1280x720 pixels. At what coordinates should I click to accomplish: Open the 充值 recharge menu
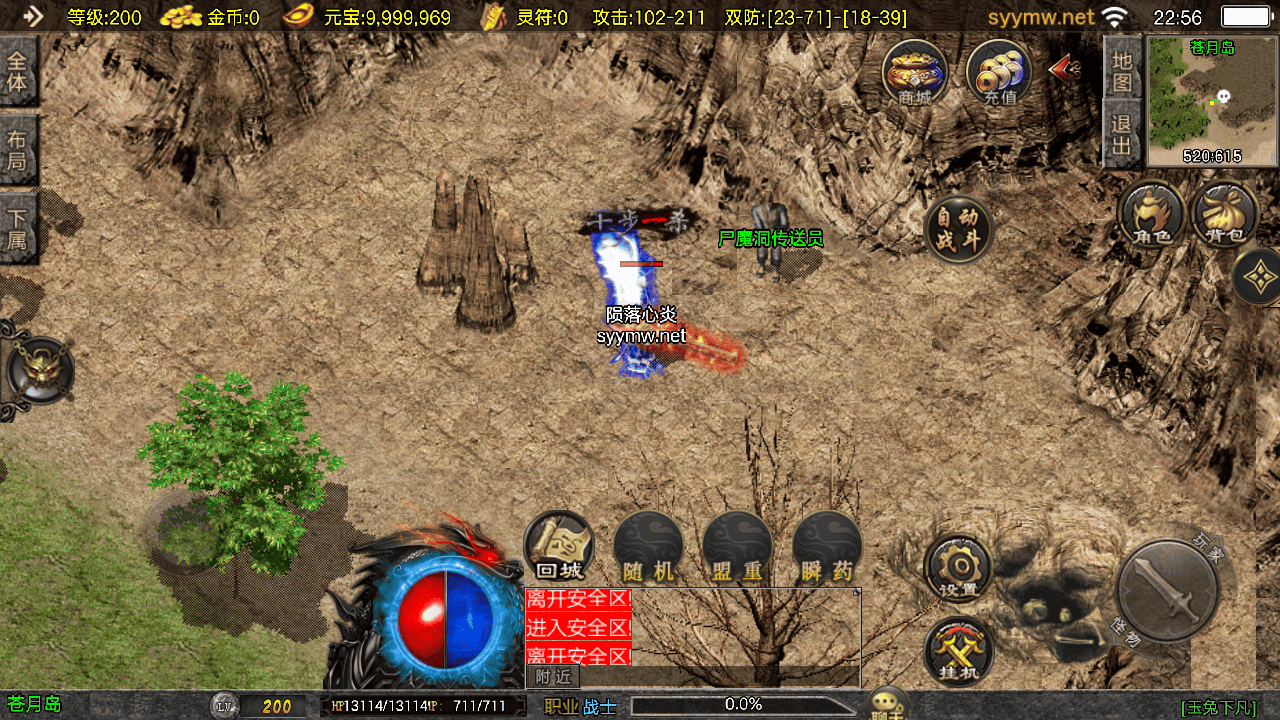click(x=999, y=72)
